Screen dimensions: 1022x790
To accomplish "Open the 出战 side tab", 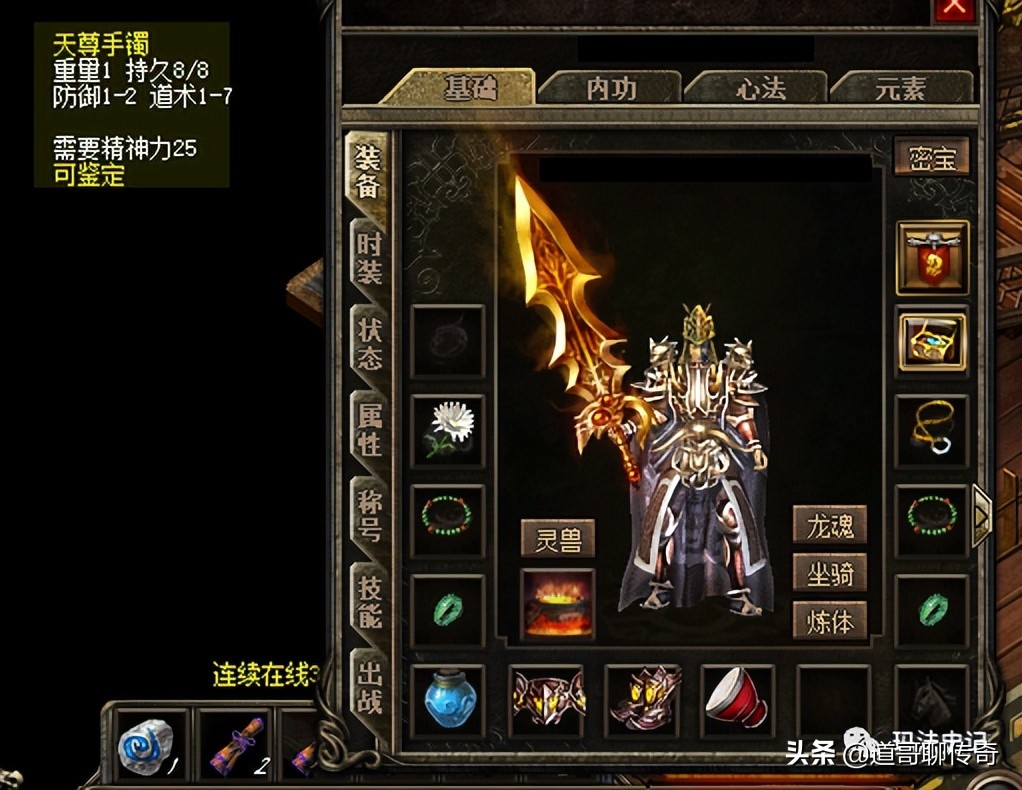I will [369, 686].
